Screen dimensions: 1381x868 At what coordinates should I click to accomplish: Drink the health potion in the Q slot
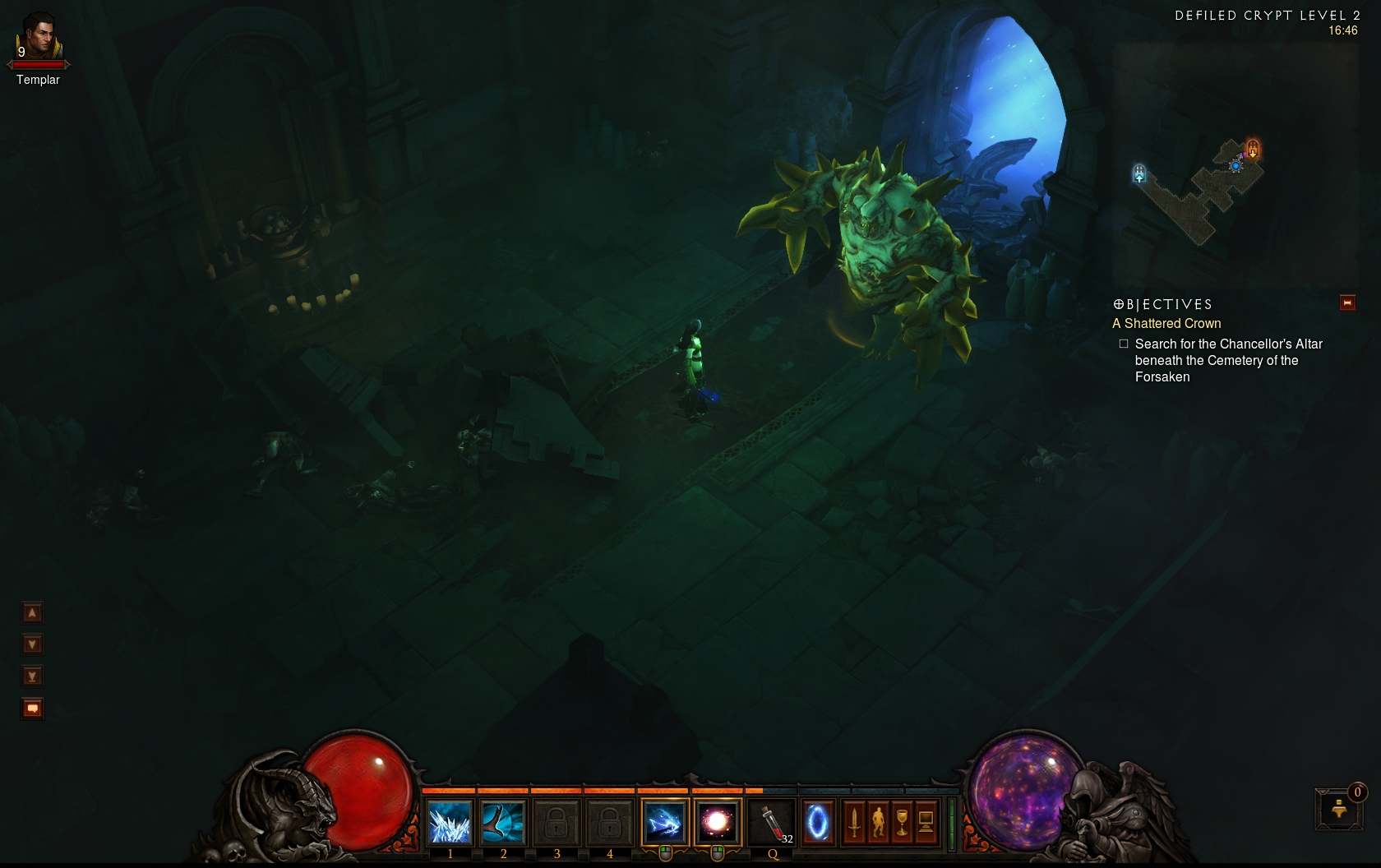(772, 822)
